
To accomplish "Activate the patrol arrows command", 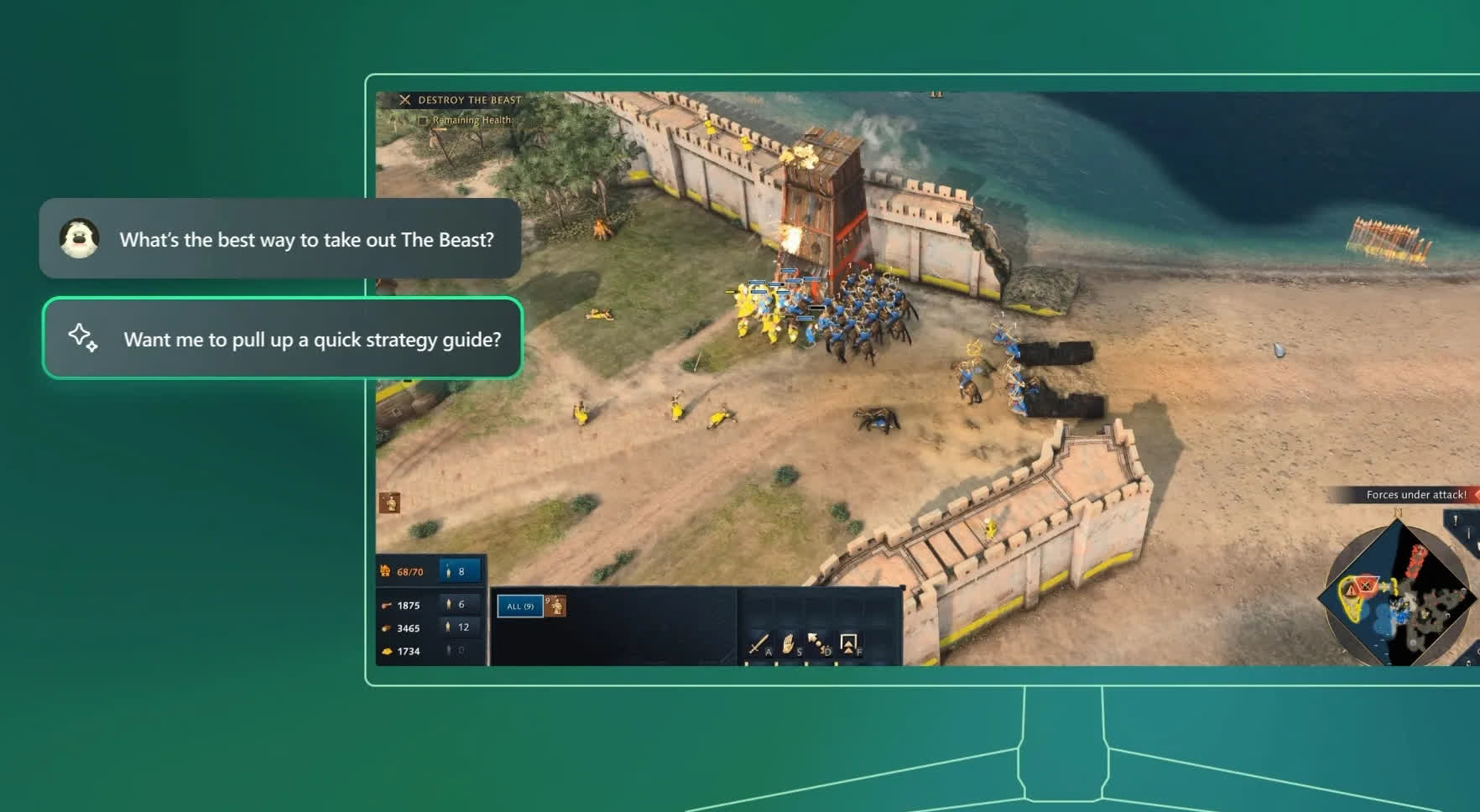I will click(x=818, y=643).
